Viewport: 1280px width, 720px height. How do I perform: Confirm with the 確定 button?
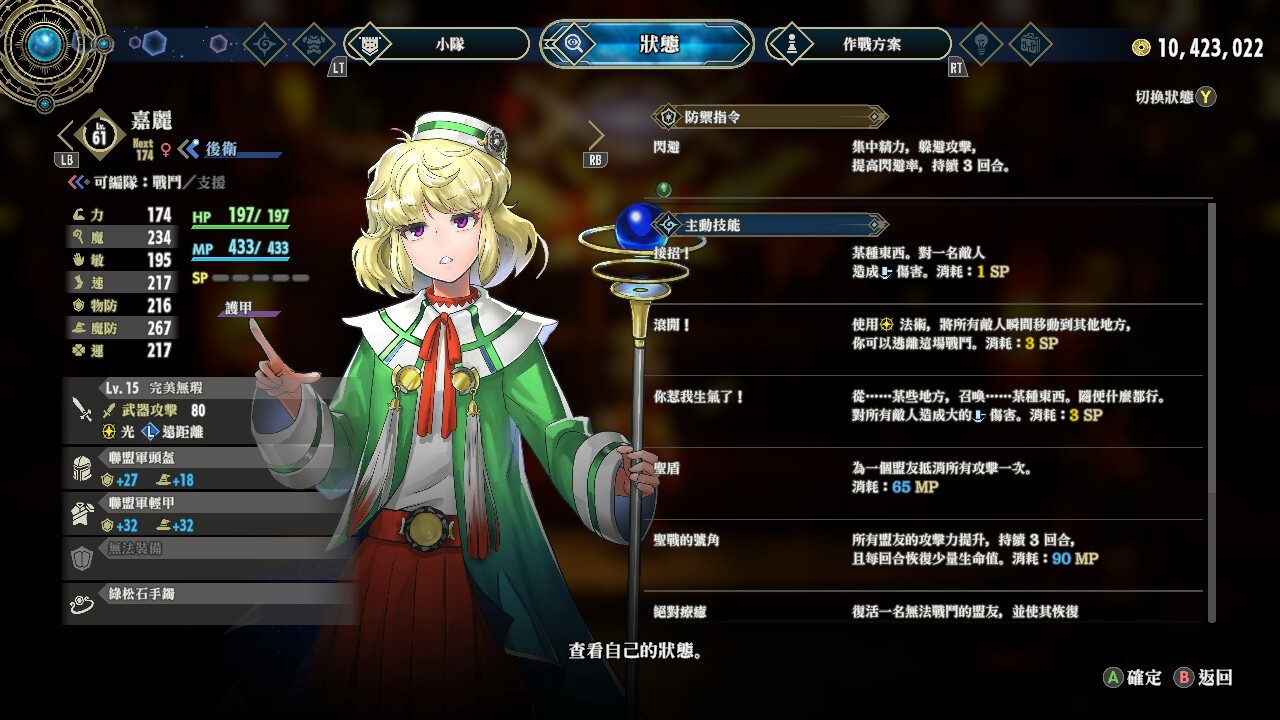(1132, 677)
